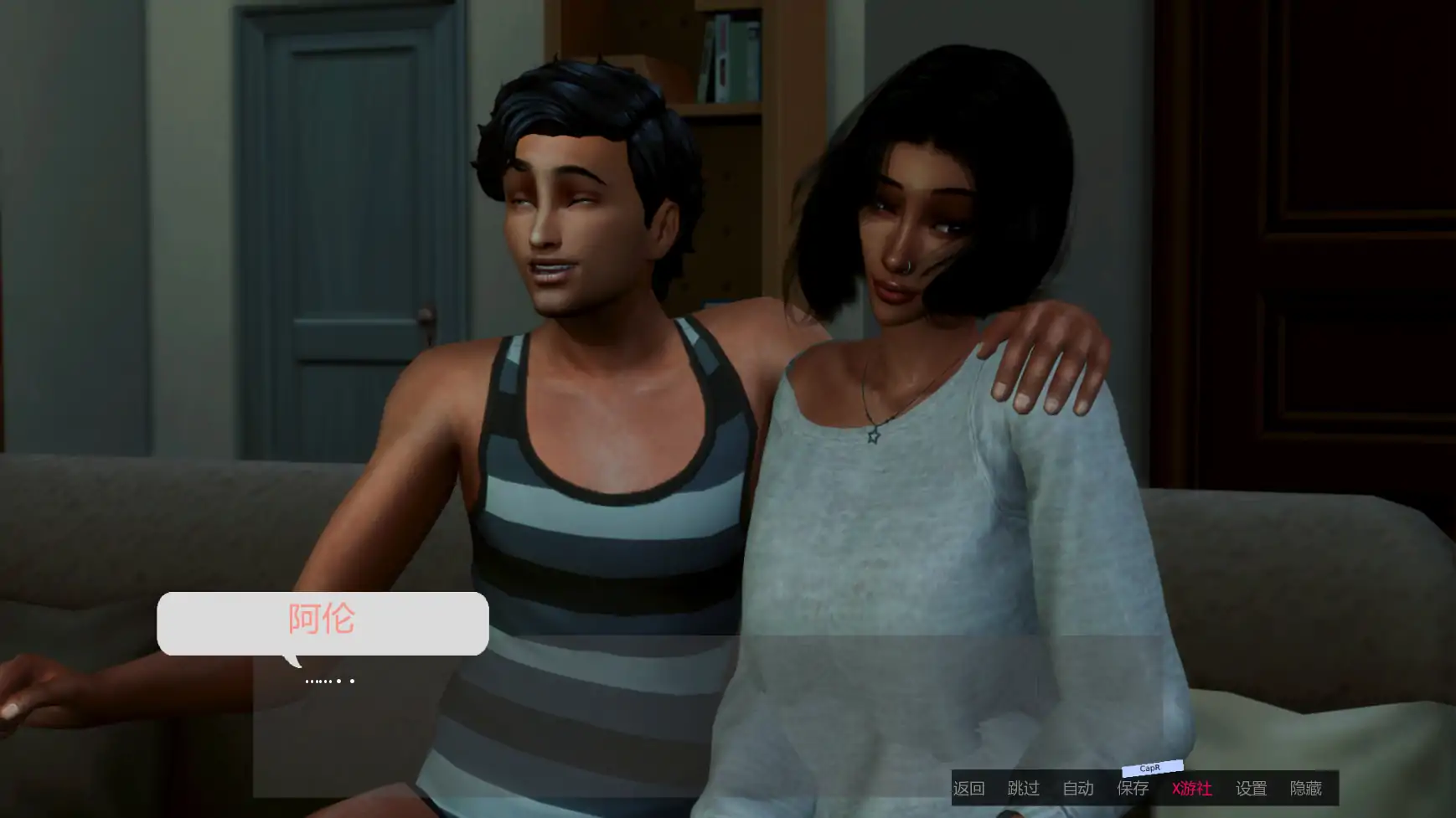Open the 设置 settings menu
Viewport: 1456px width, 818px height.
click(1251, 789)
